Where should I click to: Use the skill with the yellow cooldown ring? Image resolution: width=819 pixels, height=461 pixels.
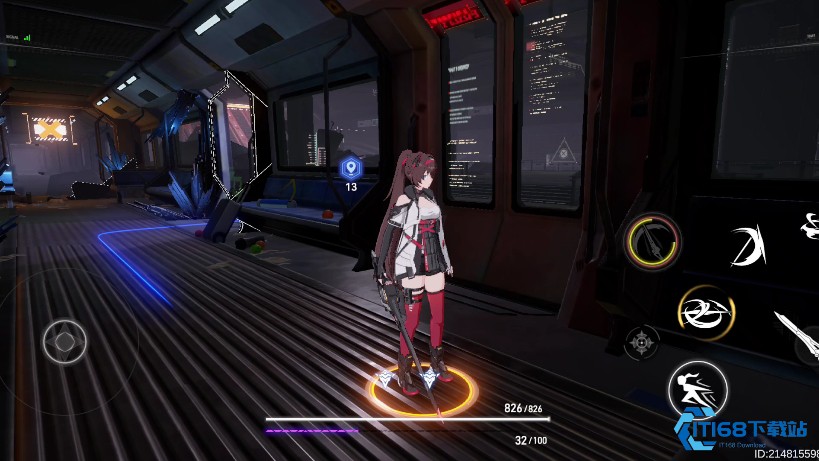pos(654,241)
